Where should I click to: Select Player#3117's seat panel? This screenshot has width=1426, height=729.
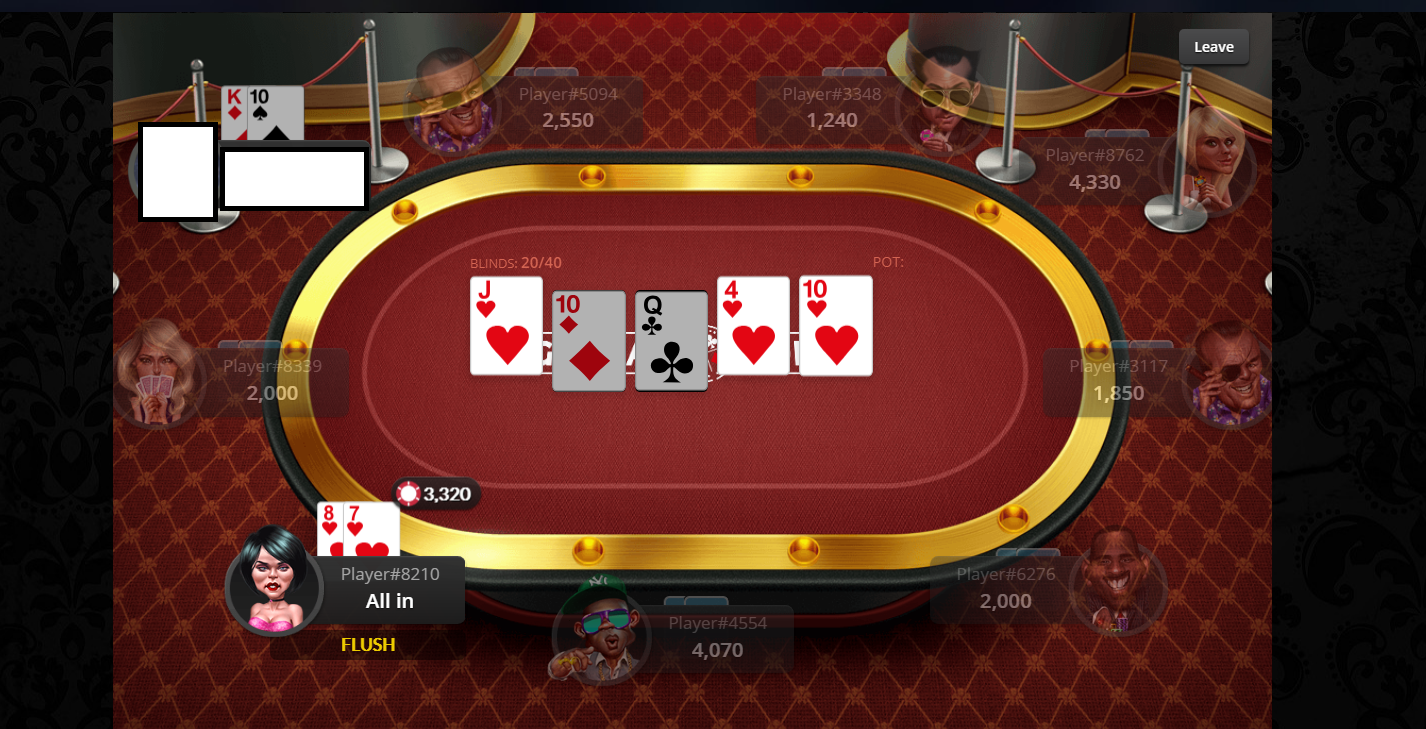click(x=1118, y=381)
